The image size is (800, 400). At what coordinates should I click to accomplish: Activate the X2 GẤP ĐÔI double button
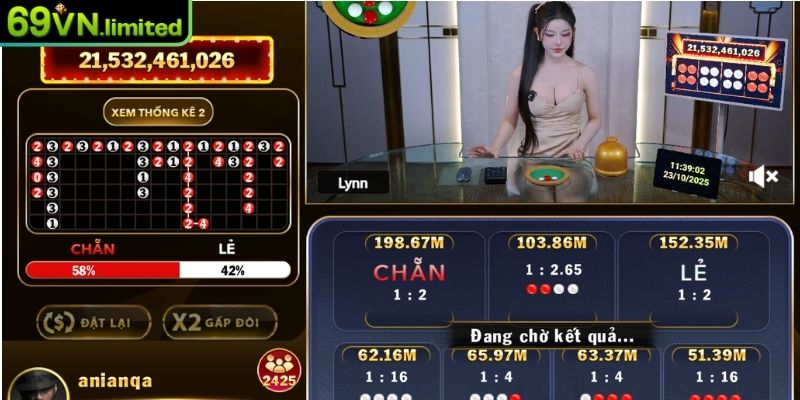(219, 321)
